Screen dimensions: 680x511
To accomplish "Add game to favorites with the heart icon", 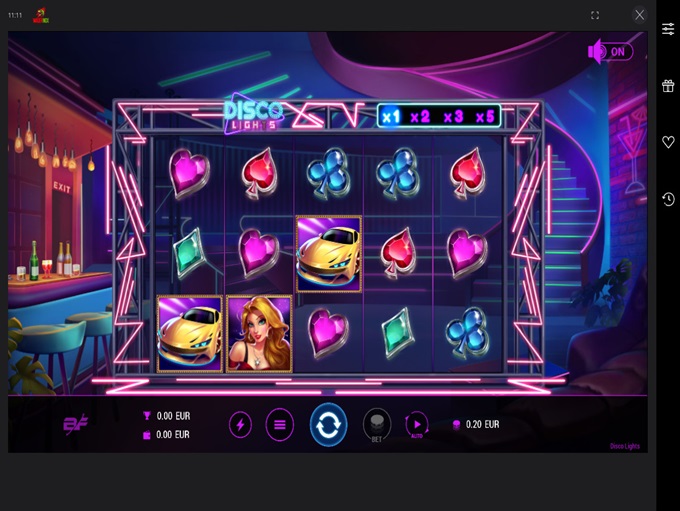I will [x=668, y=143].
